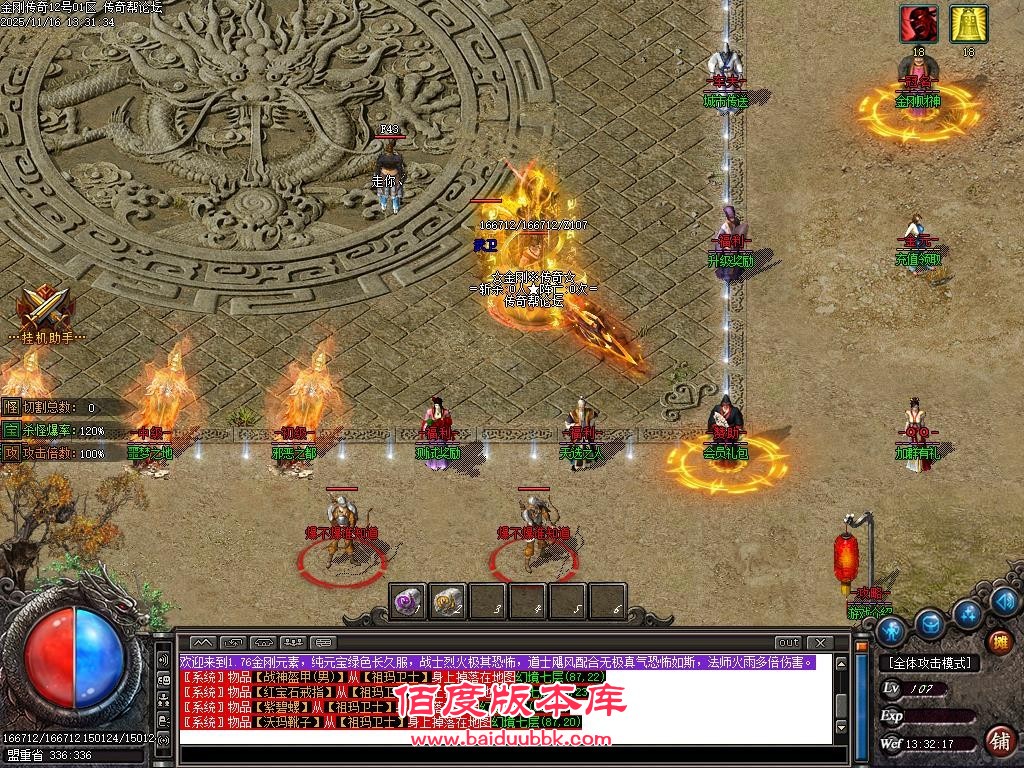Close the chat window with the X button
Viewport: 1024px width, 768px height.
(819, 642)
